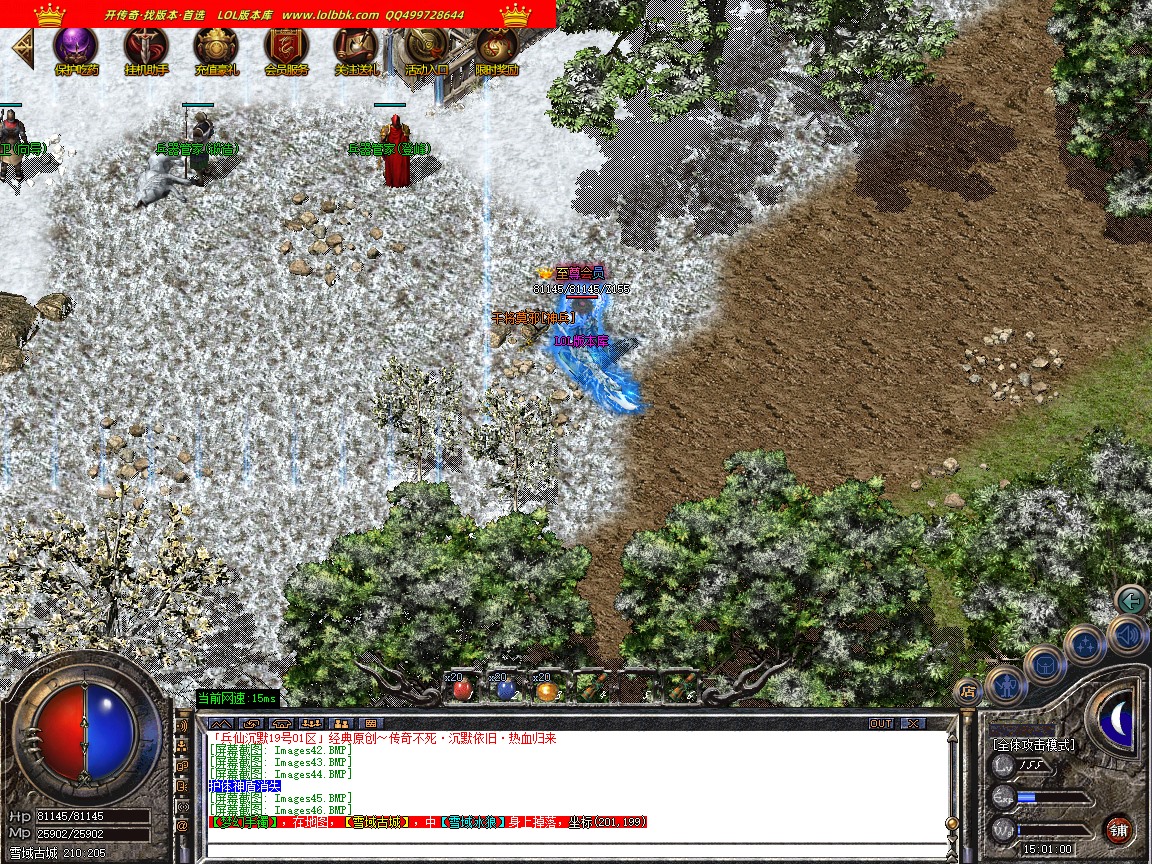Collapse the top icon bar with the arrow
1152x864 pixels.
point(23,48)
